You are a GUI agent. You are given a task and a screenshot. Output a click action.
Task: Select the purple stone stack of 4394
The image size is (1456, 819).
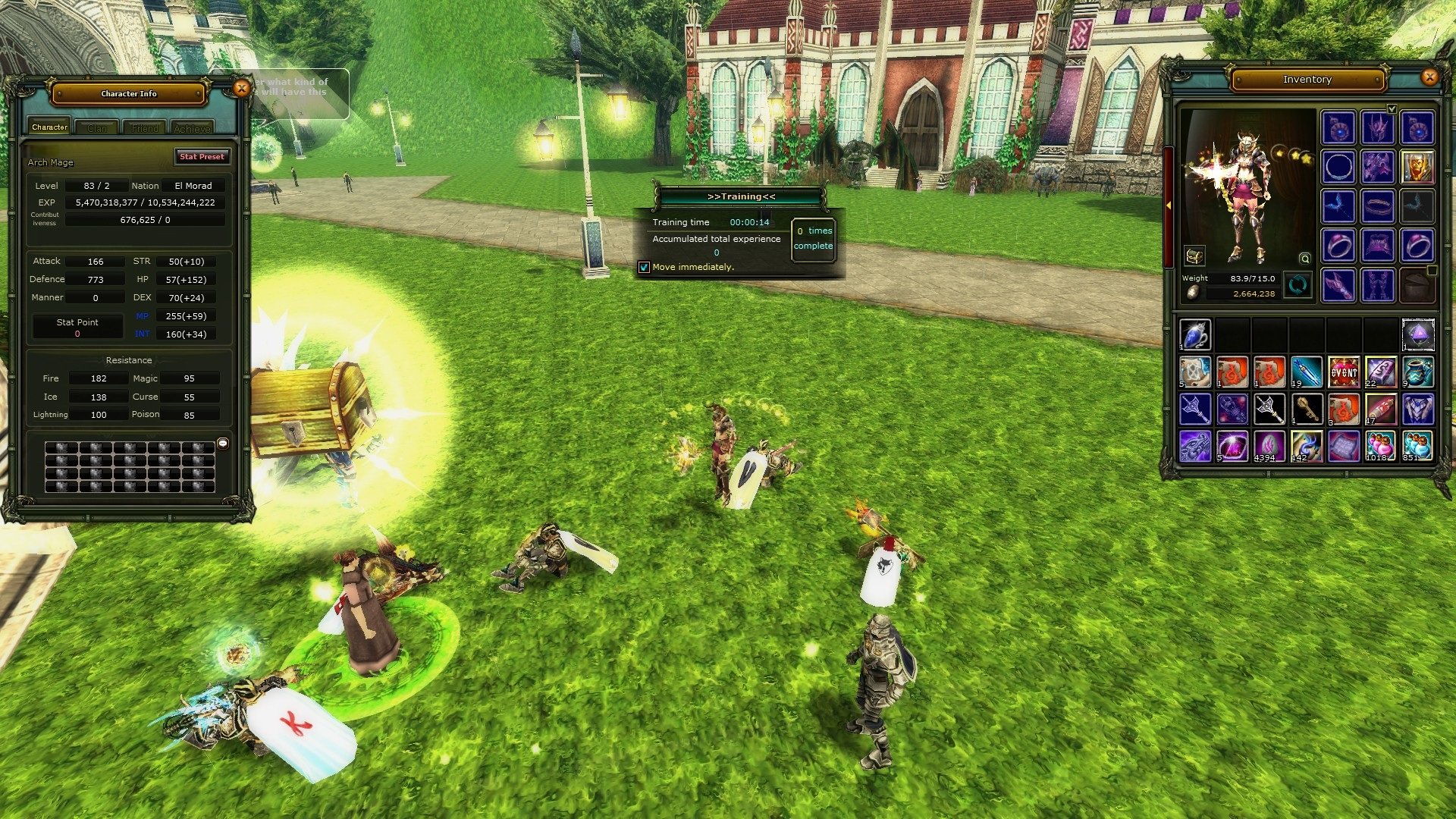tap(1269, 447)
